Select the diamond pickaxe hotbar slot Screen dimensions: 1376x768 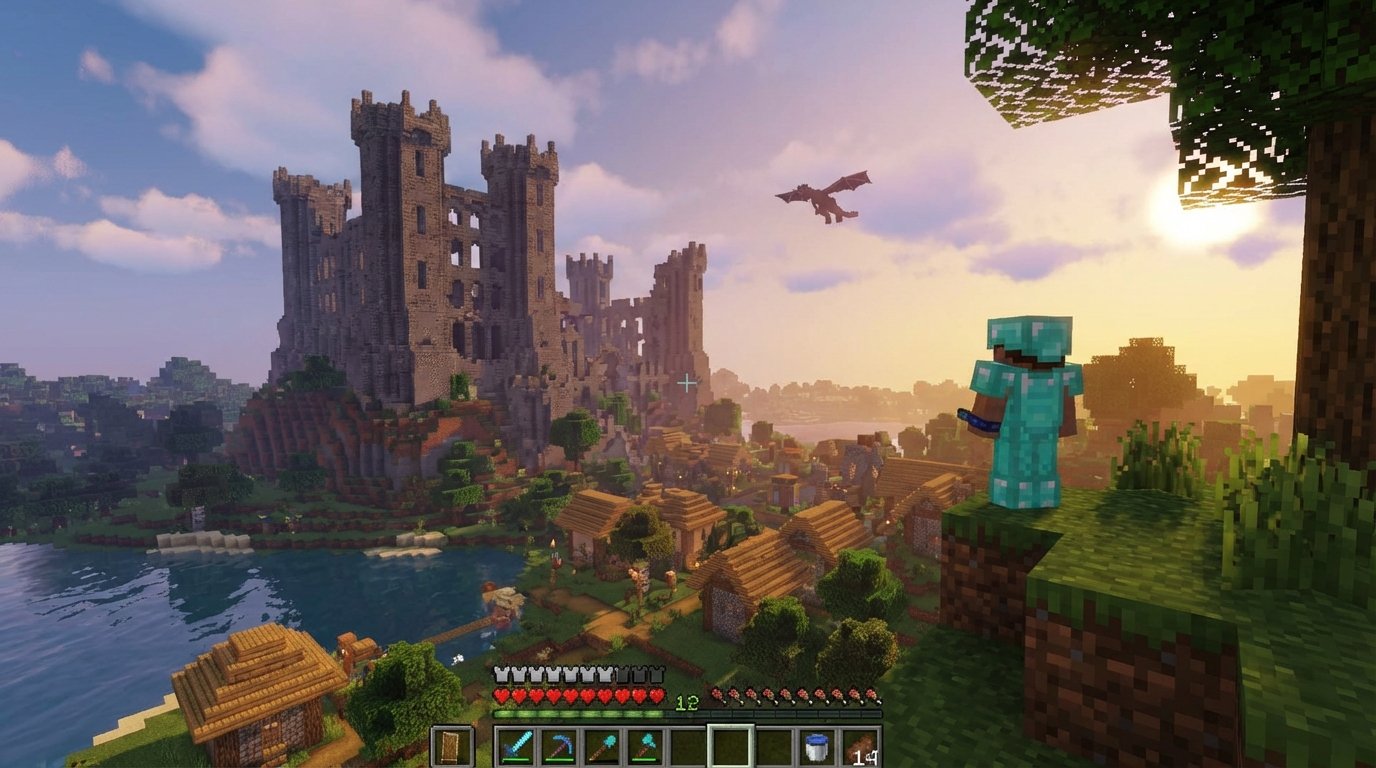click(562, 747)
